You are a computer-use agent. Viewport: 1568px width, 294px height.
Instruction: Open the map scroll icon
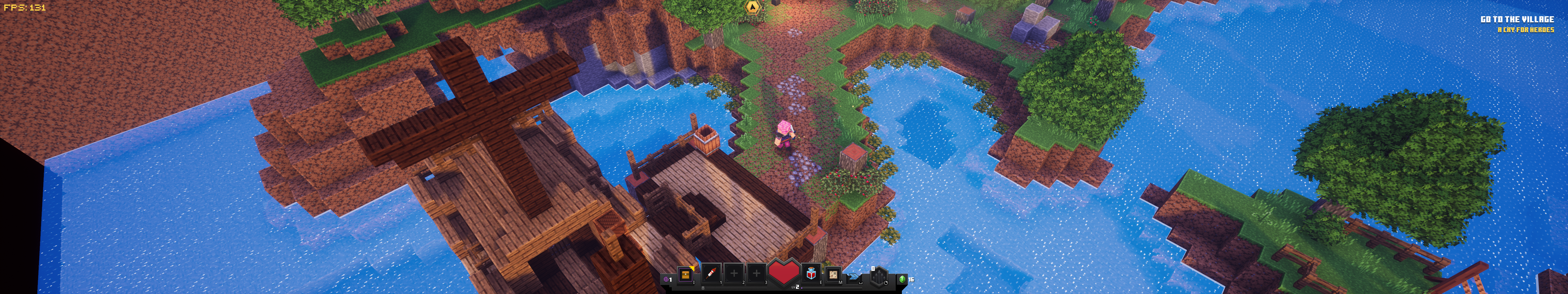tap(833, 274)
